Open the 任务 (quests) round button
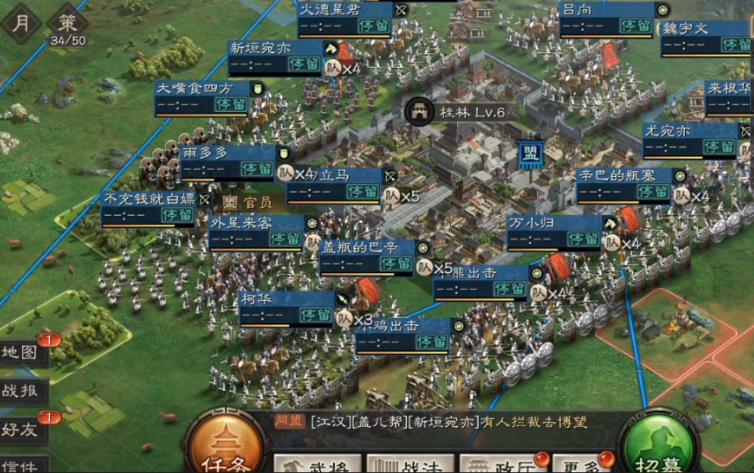The image size is (754, 473). click(226, 448)
